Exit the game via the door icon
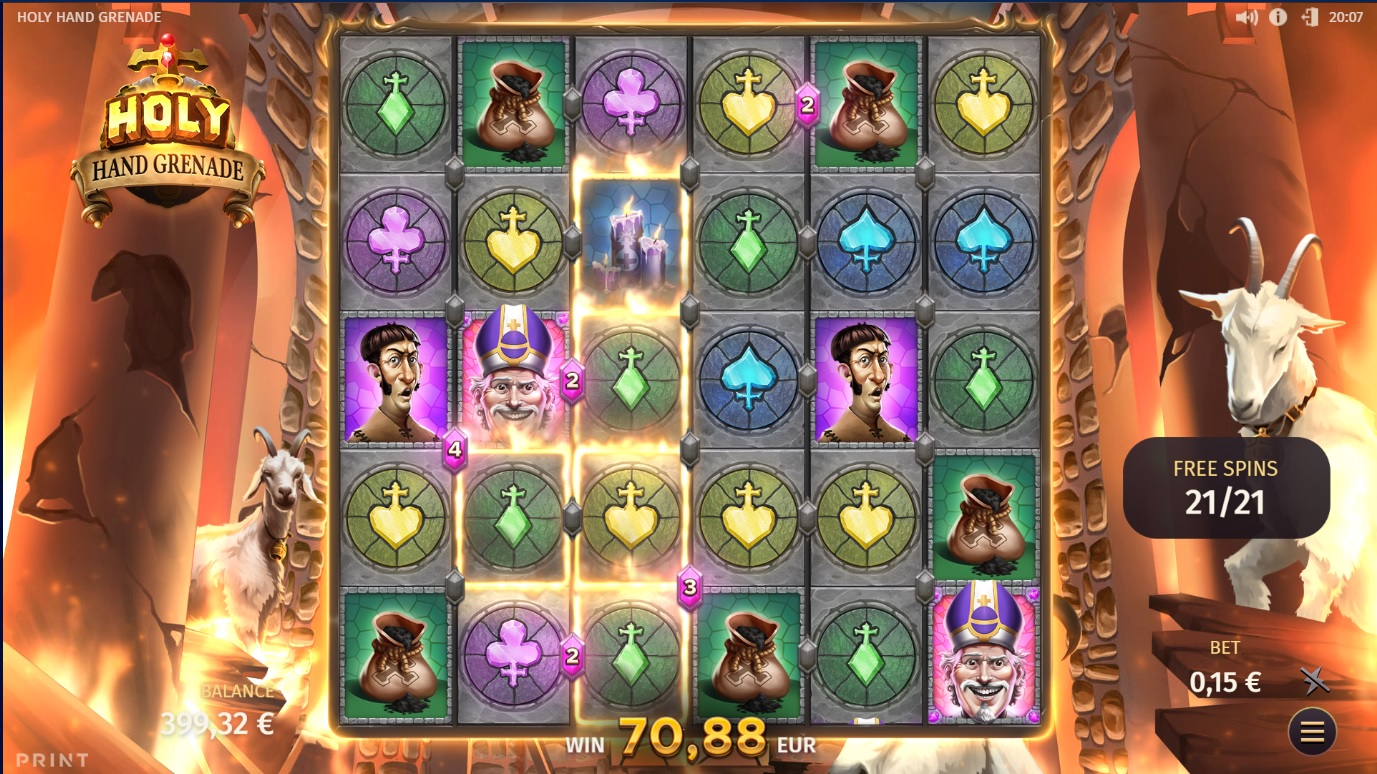Viewport: 1377px width, 774px height. coord(1310,17)
